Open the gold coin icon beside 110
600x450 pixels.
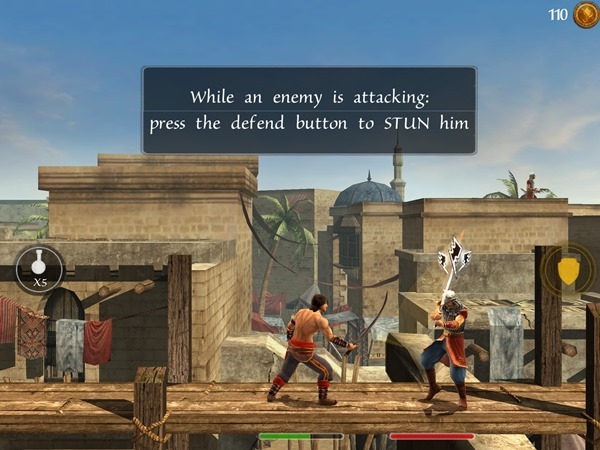pyautogui.click(x=585, y=15)
